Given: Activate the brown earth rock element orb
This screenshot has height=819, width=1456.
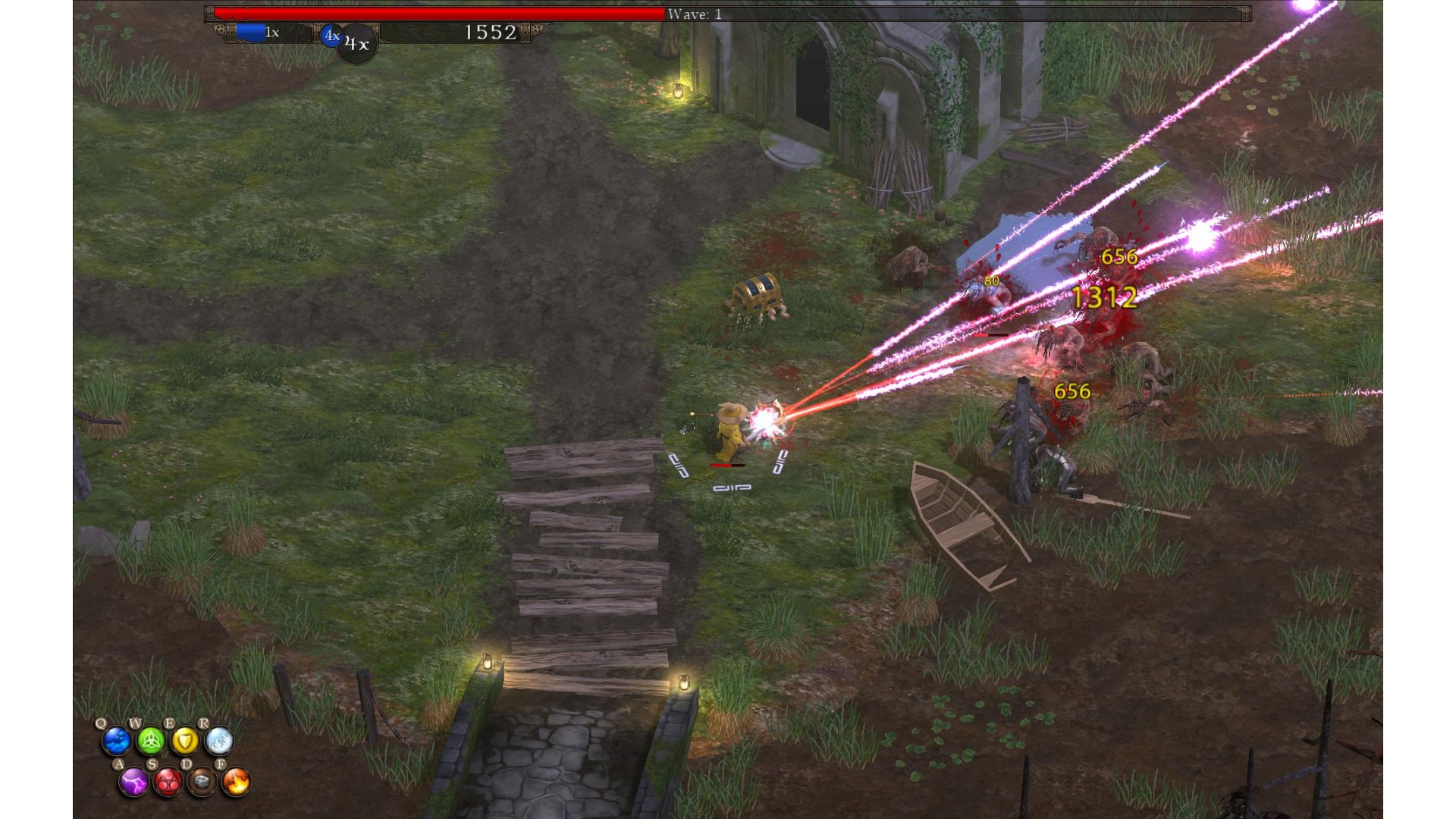Looking at the screenshot, I should (202, 782).
